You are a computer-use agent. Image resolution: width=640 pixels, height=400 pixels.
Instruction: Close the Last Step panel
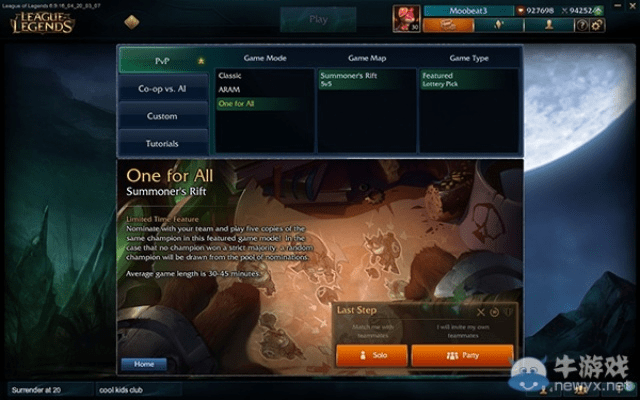481,311
